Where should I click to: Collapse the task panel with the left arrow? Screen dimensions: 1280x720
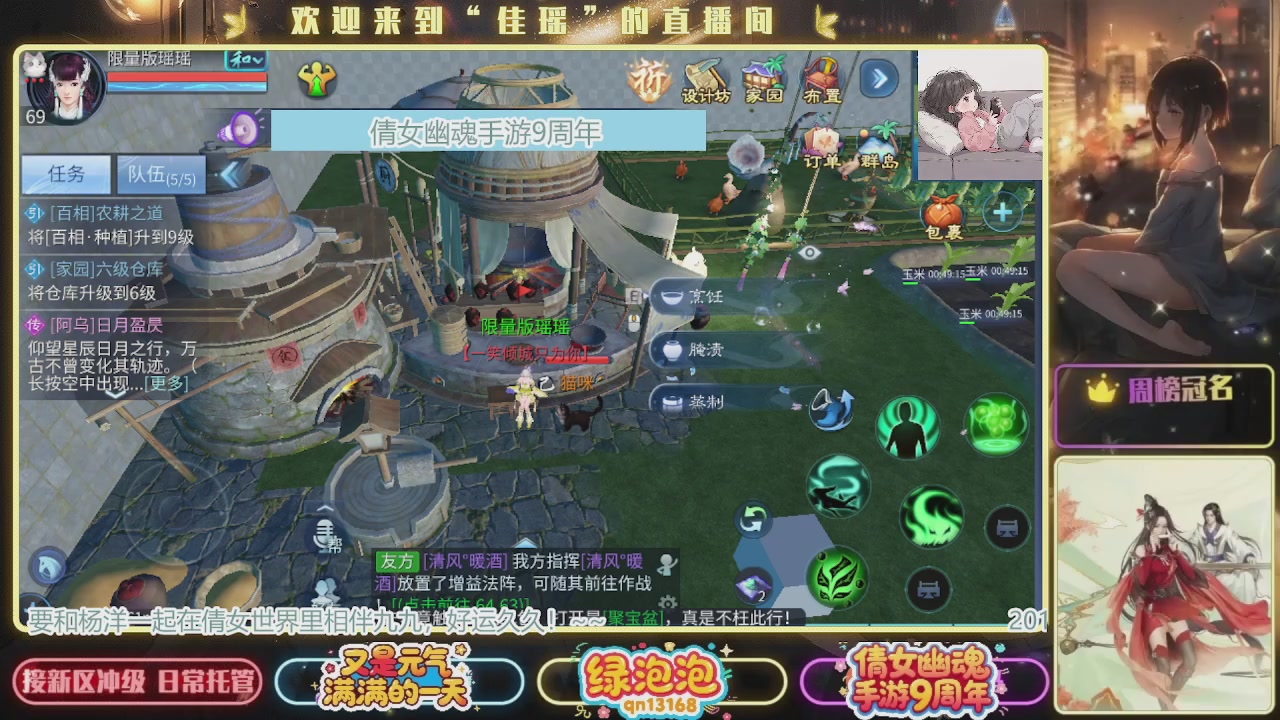229,172
